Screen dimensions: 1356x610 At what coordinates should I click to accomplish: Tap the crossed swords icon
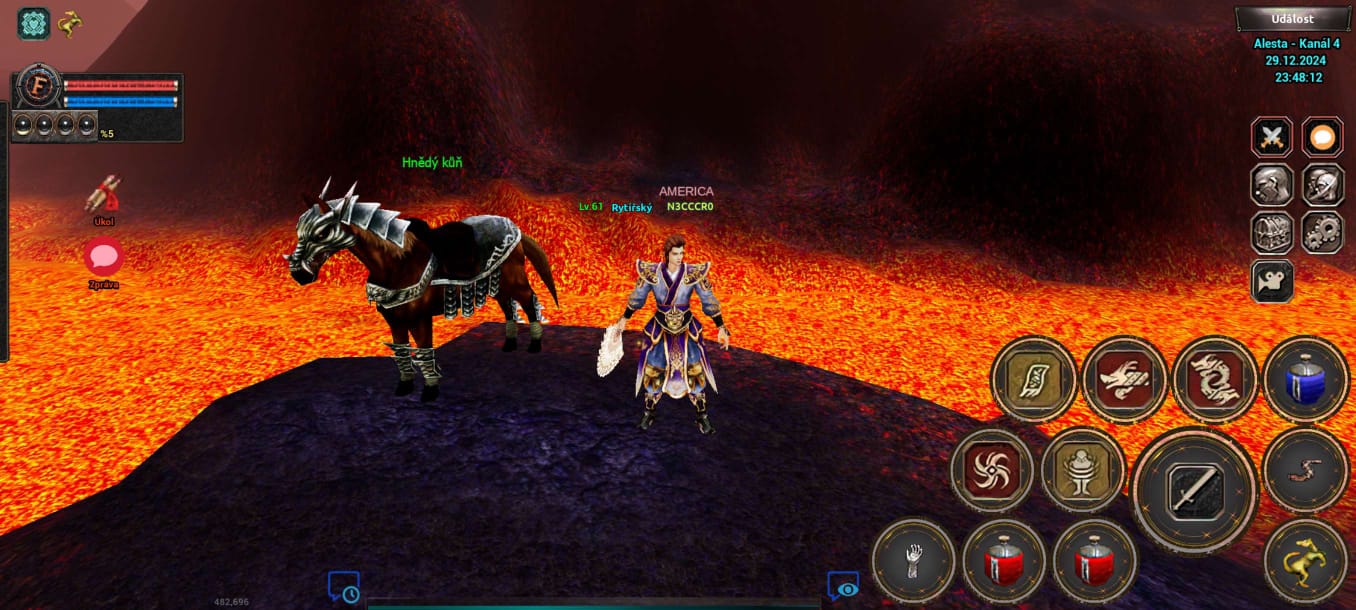click(1272, 137)
